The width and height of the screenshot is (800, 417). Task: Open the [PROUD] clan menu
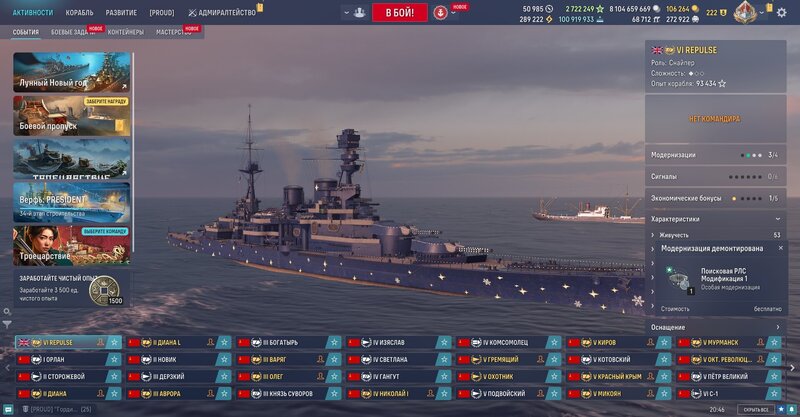[162, 12]
